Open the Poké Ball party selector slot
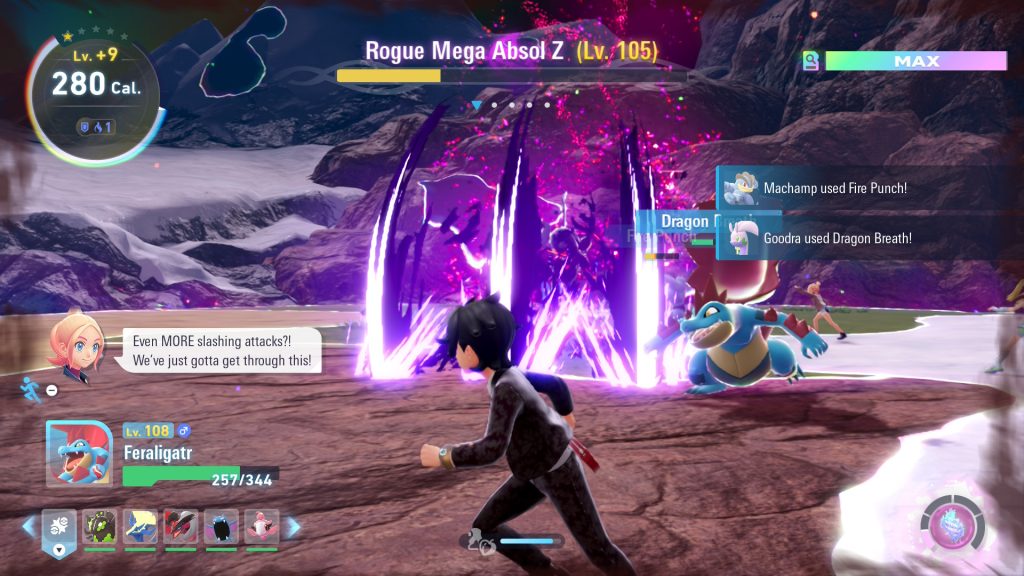Image resolution: width=1024 pixels, height=576 pixels. tap(59, 527)
